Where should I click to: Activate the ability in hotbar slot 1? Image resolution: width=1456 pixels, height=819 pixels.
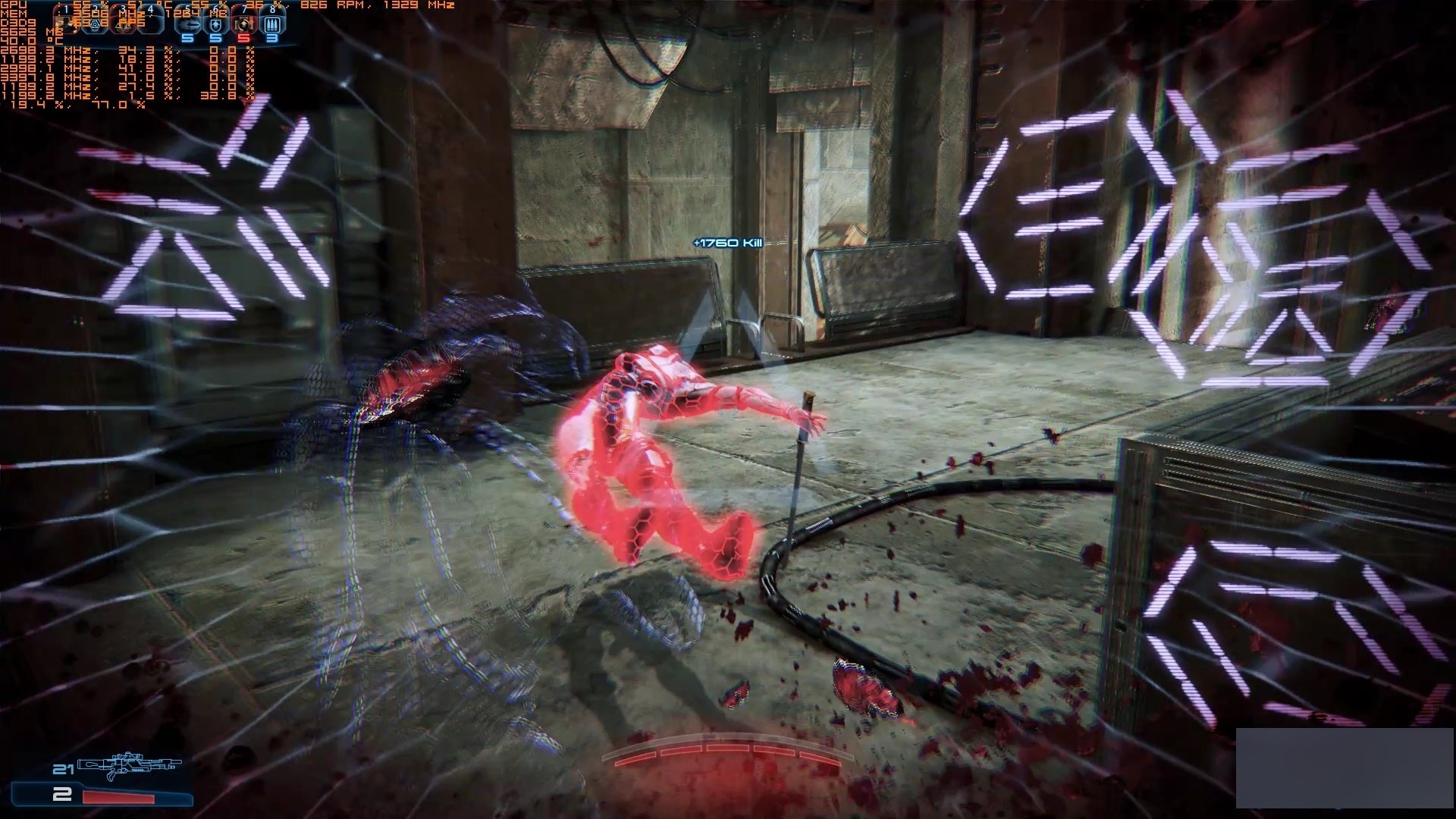click(x=67, y=23)
